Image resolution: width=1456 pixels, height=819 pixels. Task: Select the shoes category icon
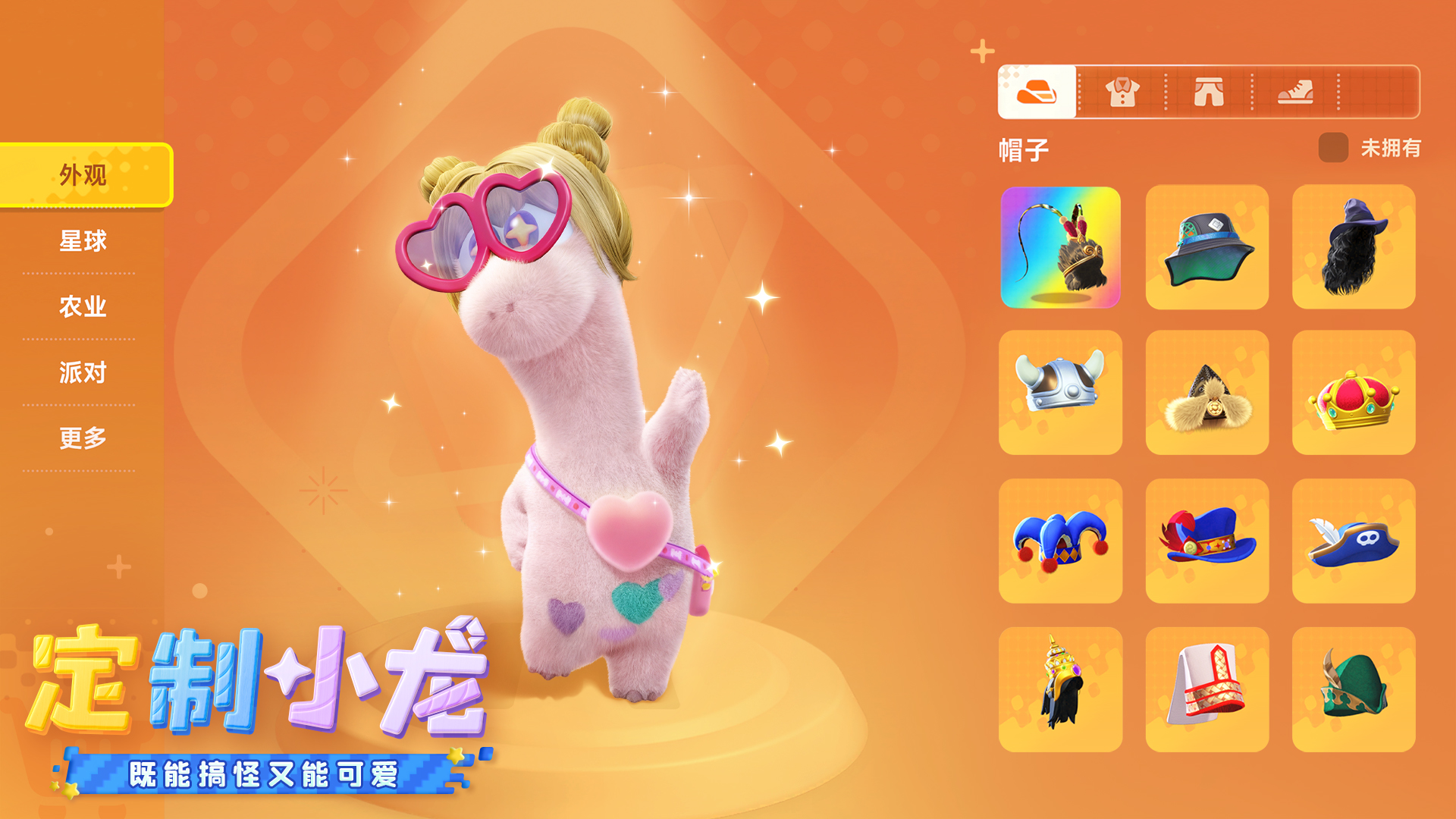pos(1296,93)
